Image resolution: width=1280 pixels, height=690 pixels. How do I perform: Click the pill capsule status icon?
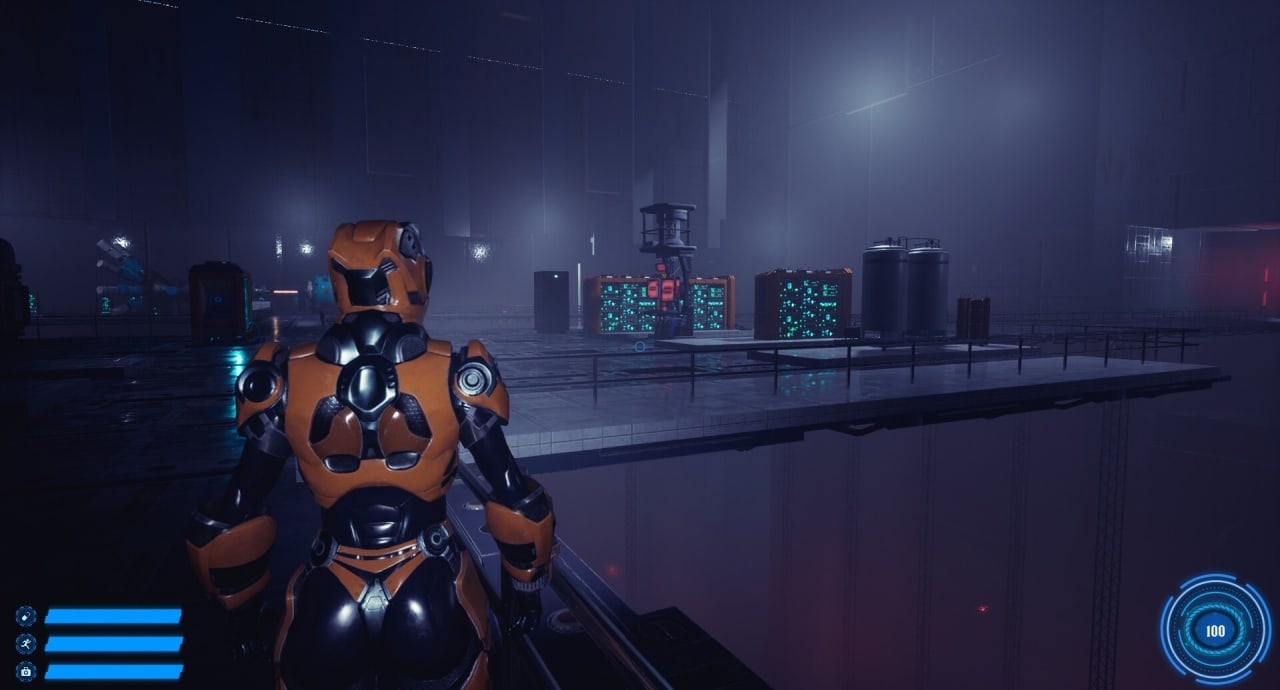(25, 616)
